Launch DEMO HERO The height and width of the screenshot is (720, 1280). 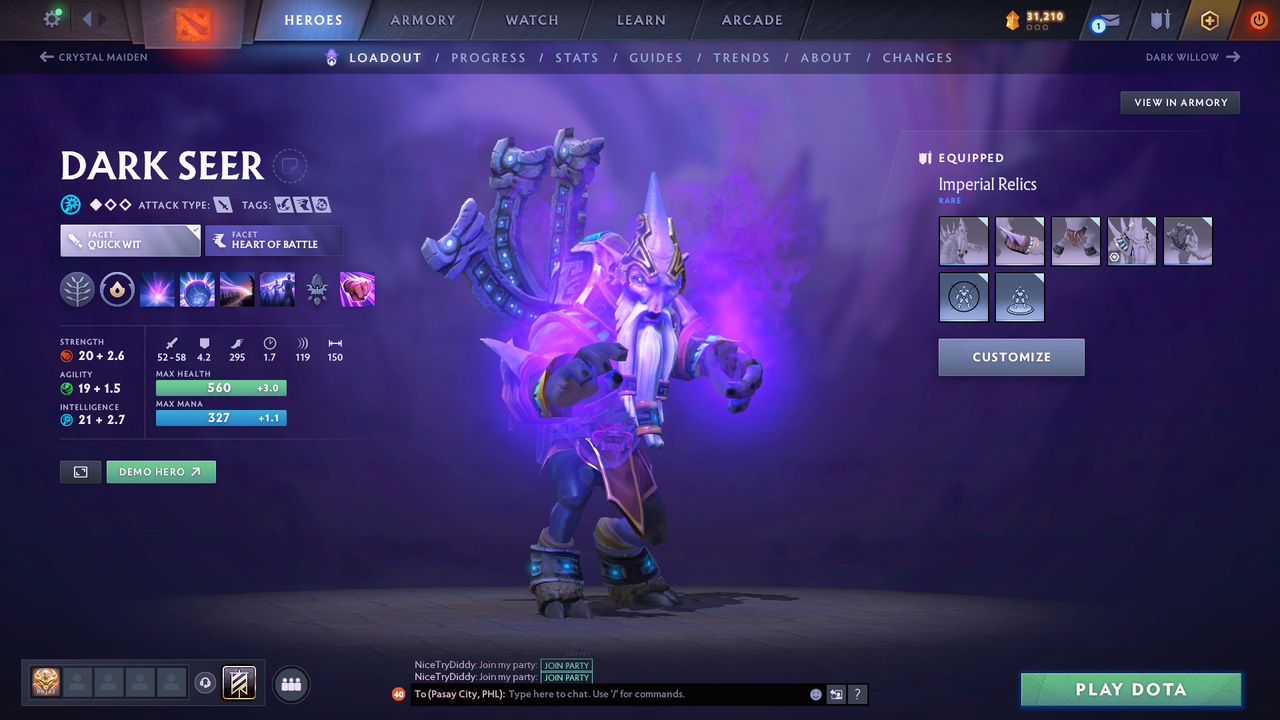(x=161, y=471)
